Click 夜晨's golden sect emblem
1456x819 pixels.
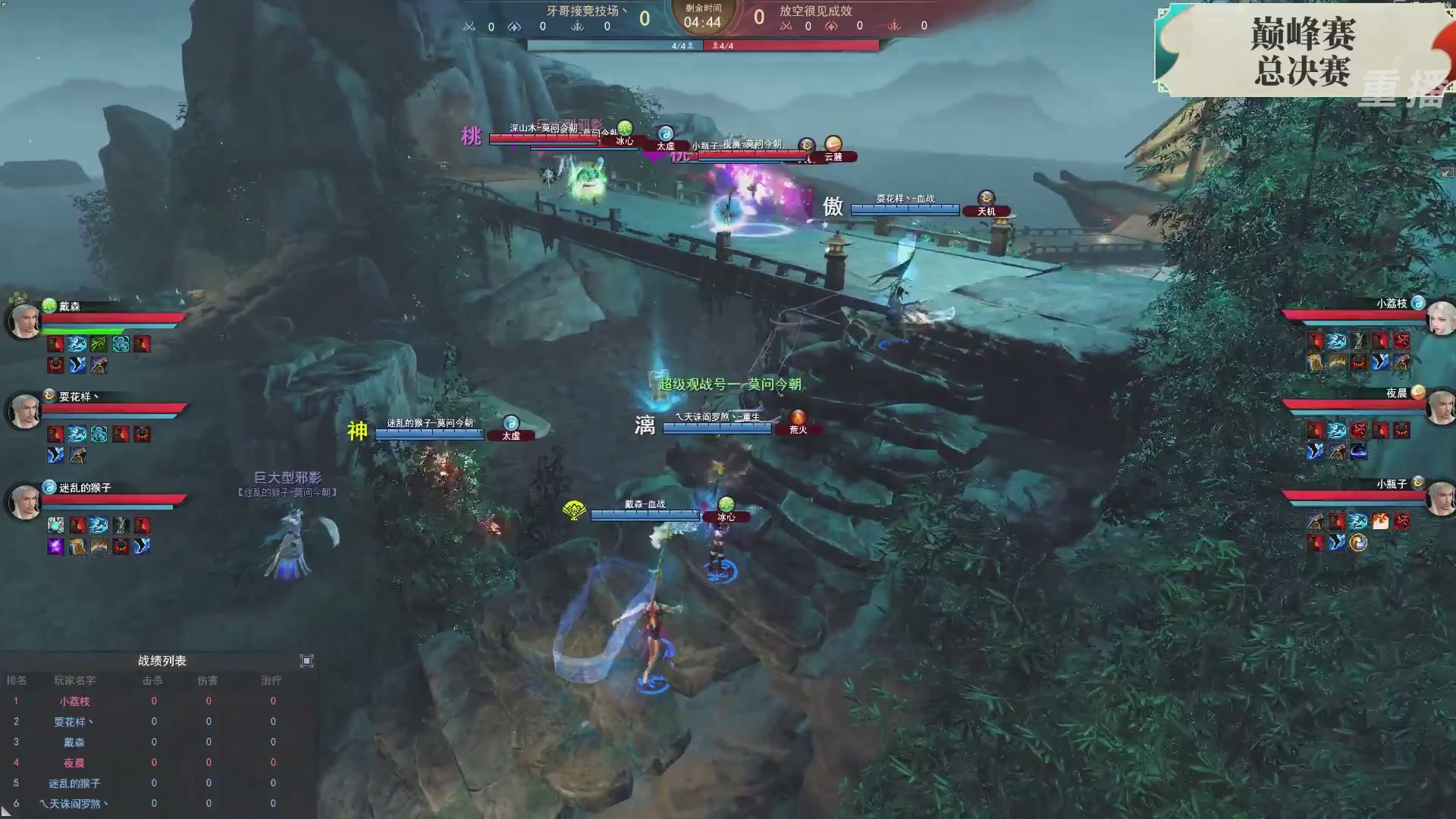point(1419,391)
